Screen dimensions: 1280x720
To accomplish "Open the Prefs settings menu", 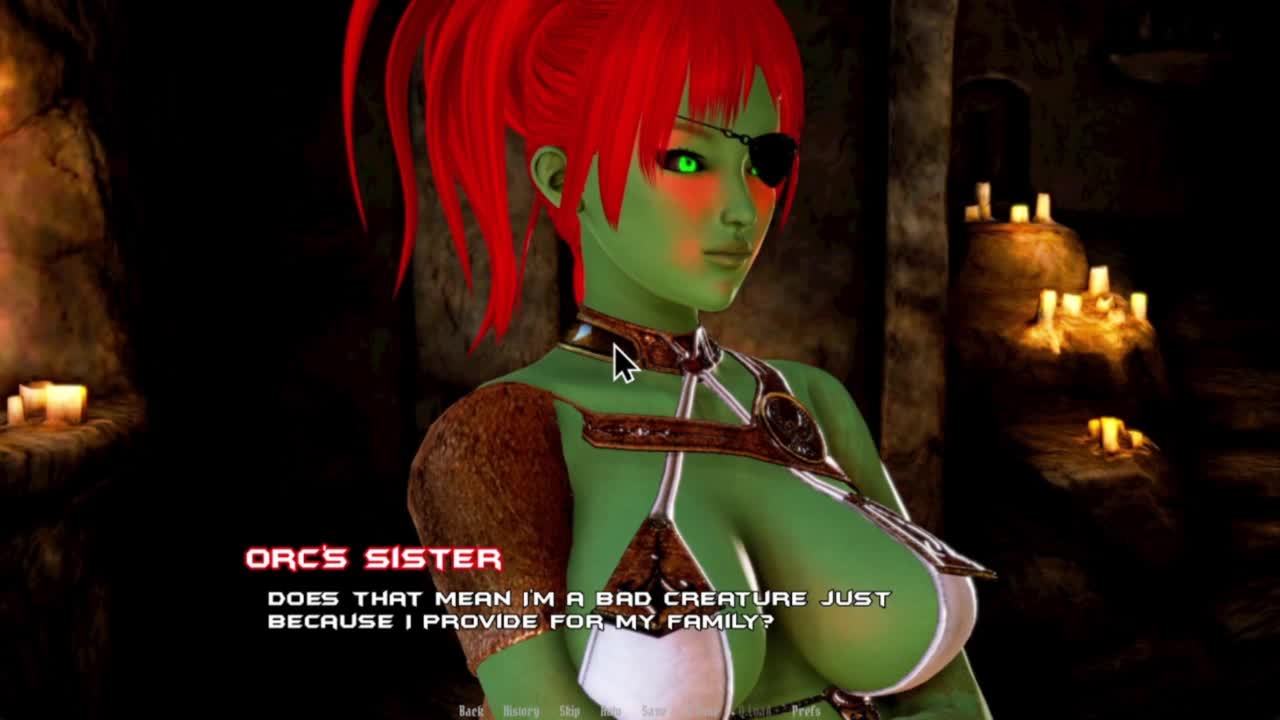I will 806,711.
